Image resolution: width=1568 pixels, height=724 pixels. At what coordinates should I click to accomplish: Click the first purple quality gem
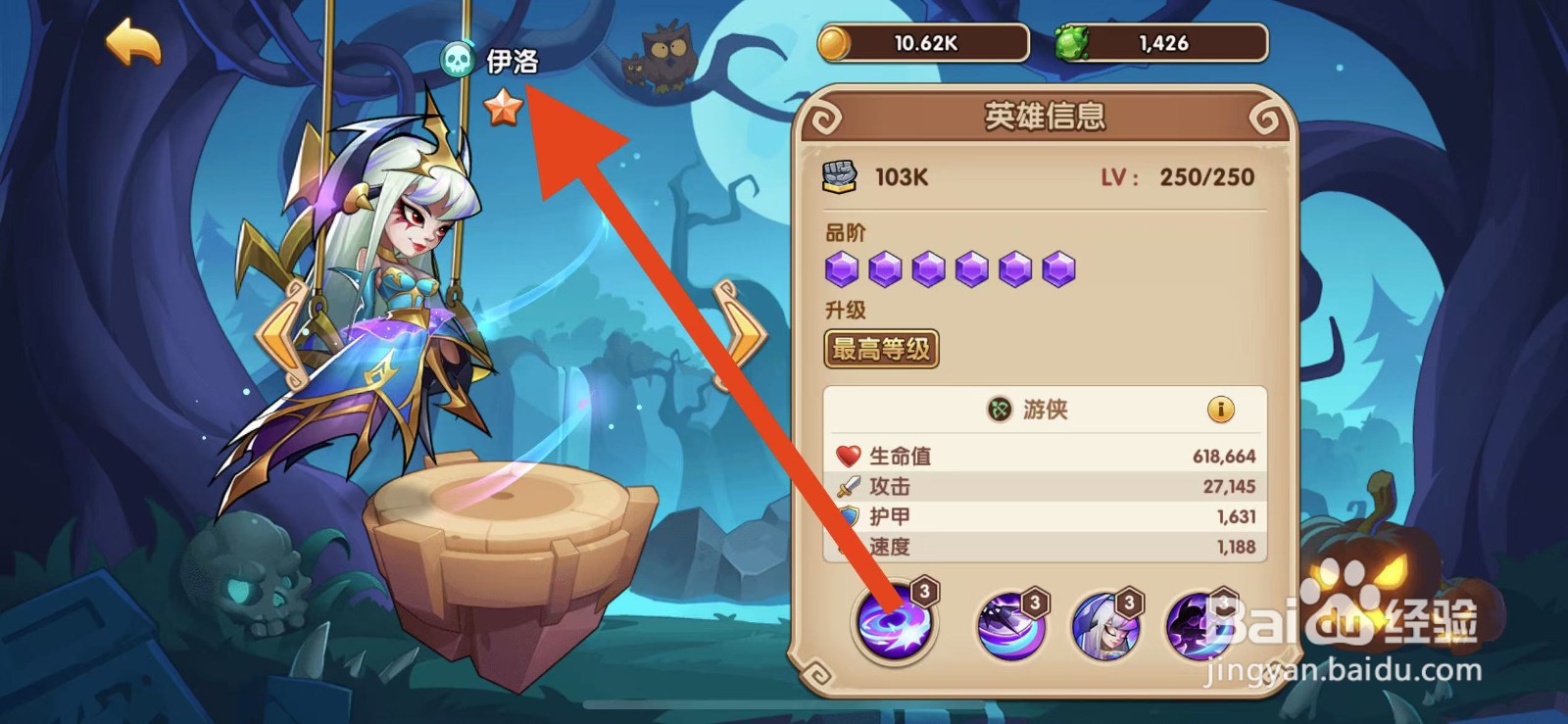click(x=845, y=268)
